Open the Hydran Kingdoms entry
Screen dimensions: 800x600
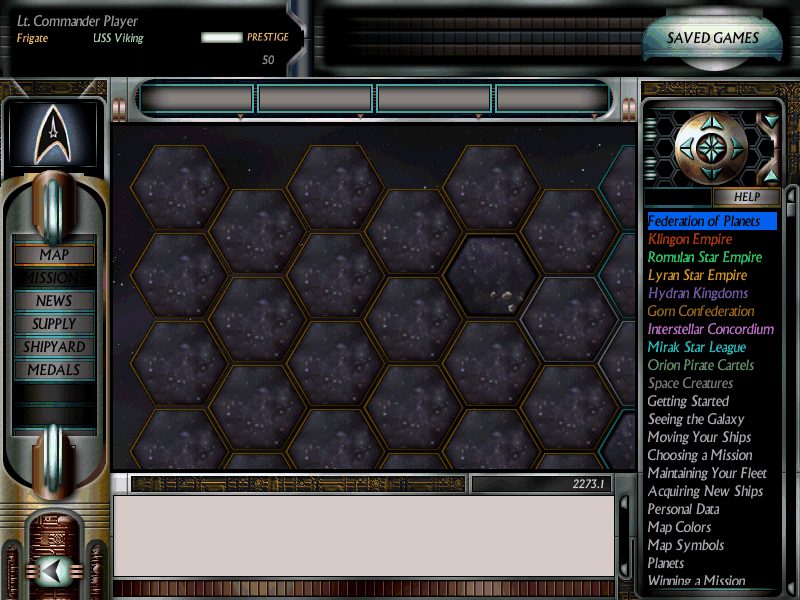pos(697,293)
